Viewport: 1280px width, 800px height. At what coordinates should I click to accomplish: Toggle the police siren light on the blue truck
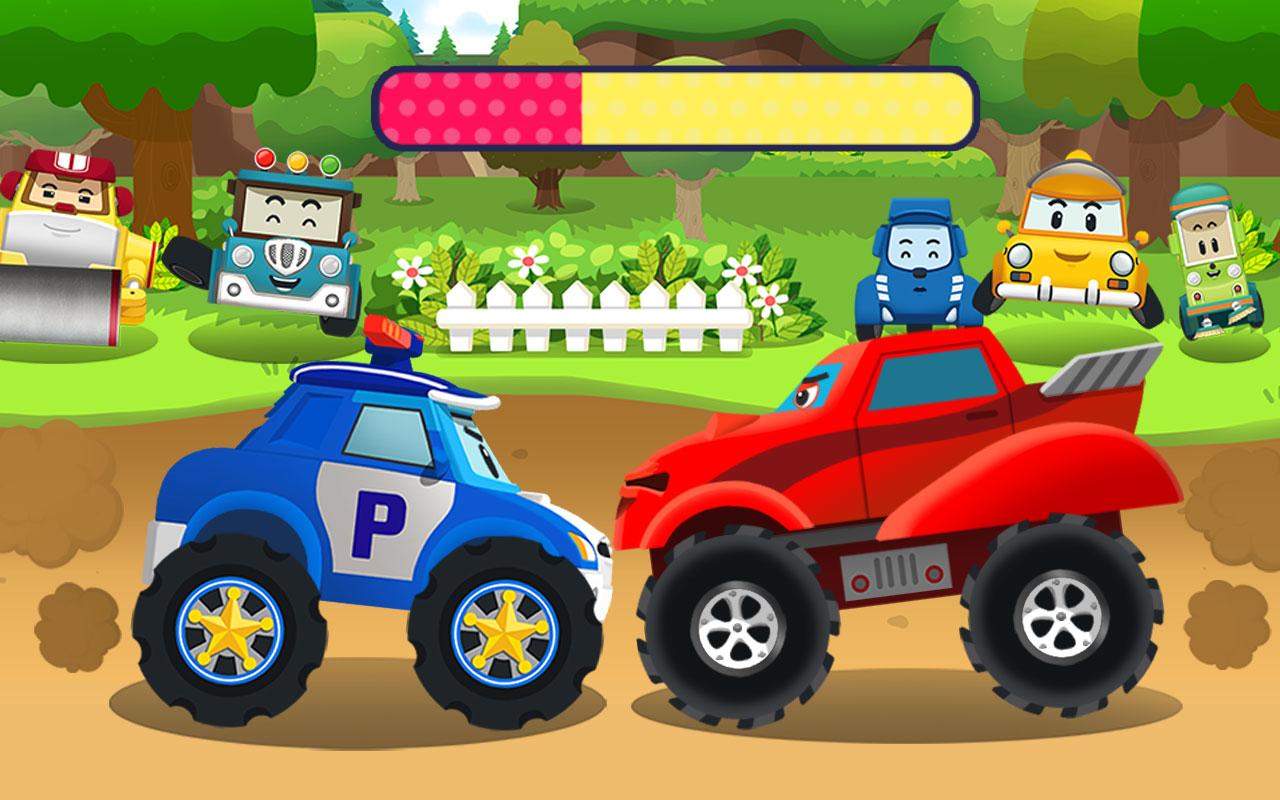click(x=390, y=335)
